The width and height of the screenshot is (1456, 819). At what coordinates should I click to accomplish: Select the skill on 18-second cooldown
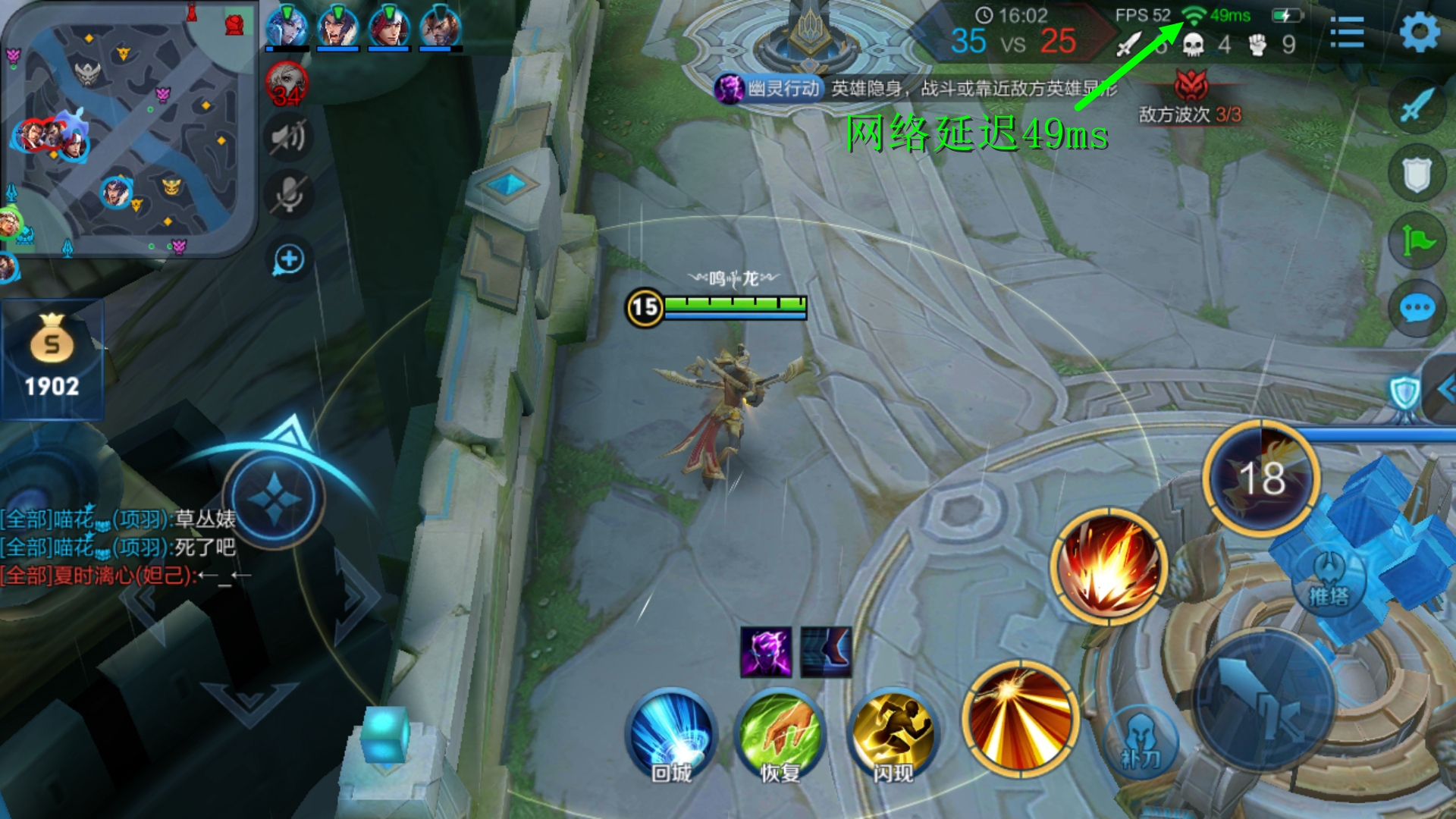[1261, 478]
